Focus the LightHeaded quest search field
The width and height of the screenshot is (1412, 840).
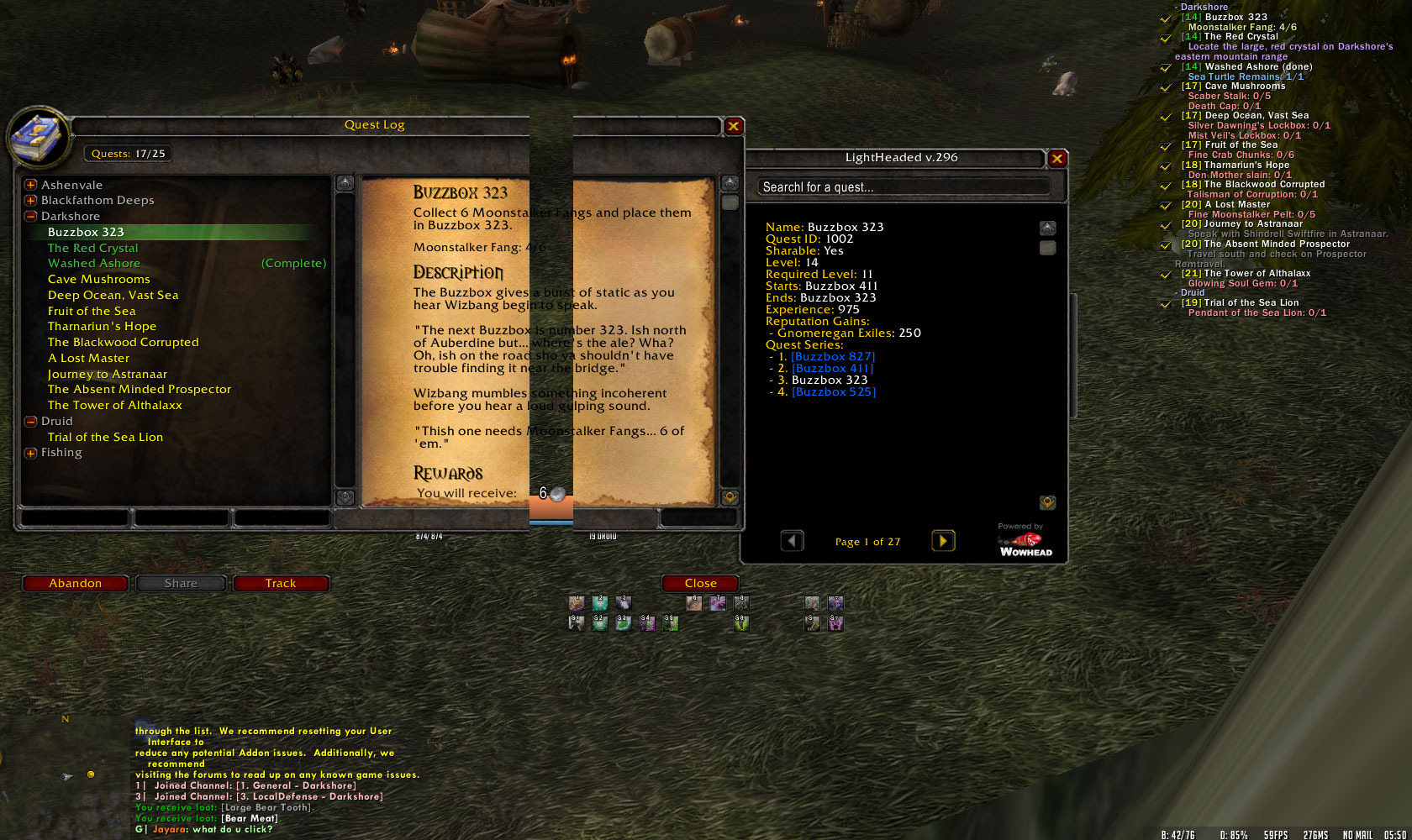pos(904,187)
